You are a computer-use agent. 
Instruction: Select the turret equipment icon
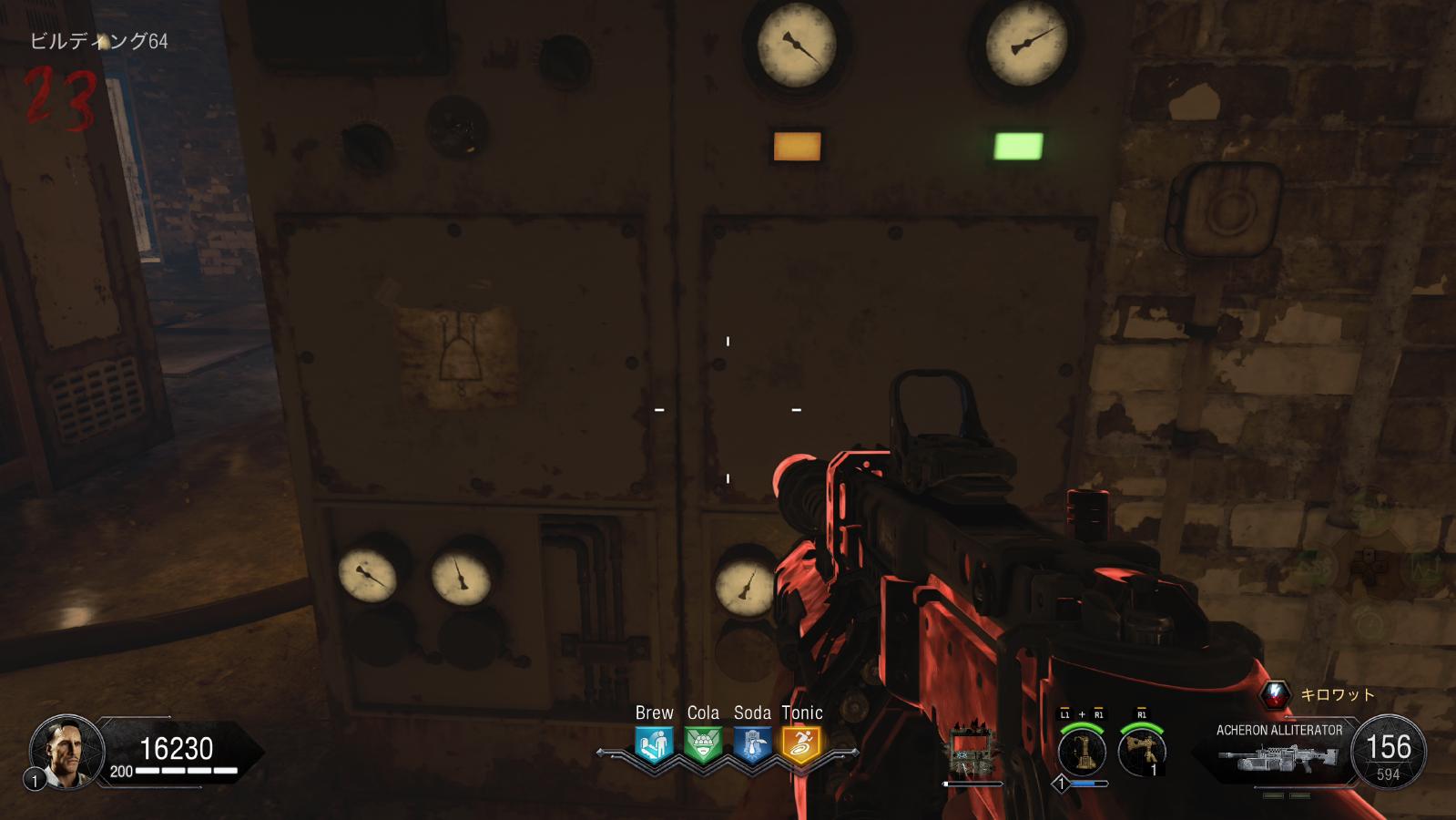coord(1142,753)
